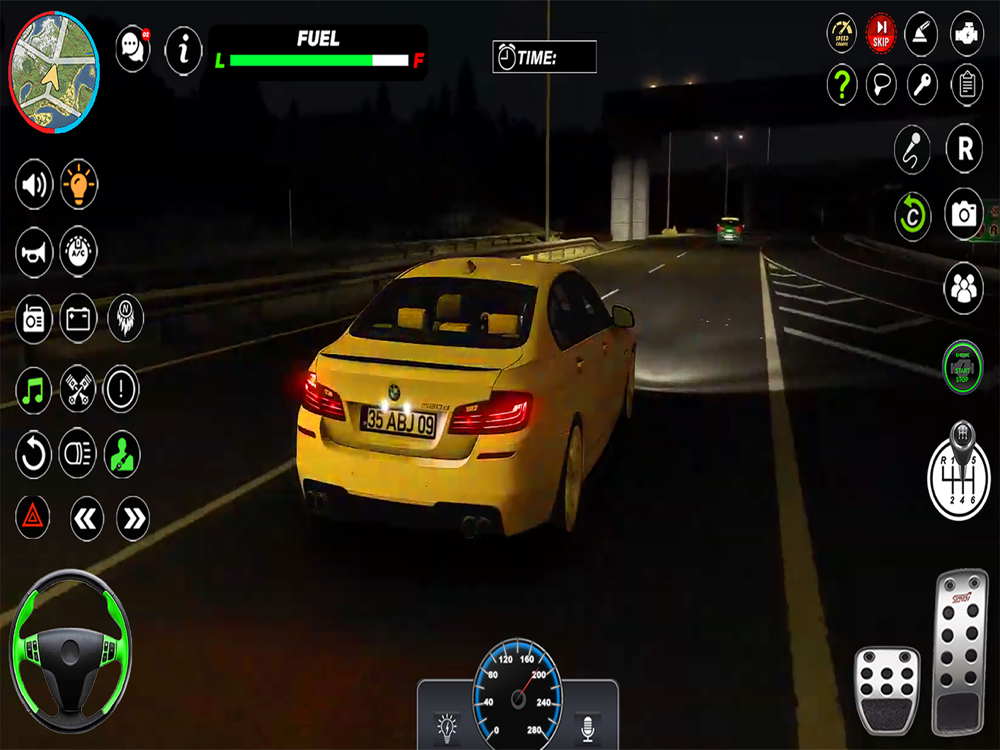Image resolution: width=1000 pixels, height=750 pixels.
Task: Step on the brake pedal
Action: point(887,691)
